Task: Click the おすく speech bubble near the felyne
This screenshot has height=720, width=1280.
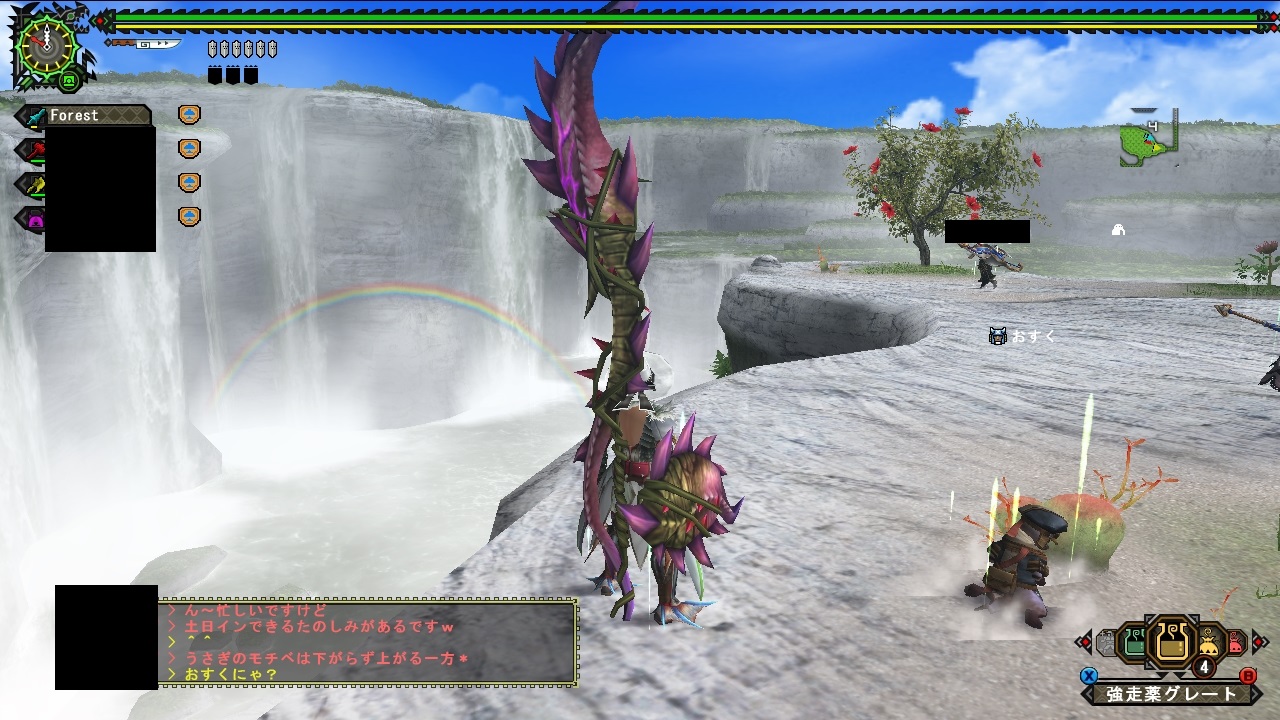Action: 1020,335
